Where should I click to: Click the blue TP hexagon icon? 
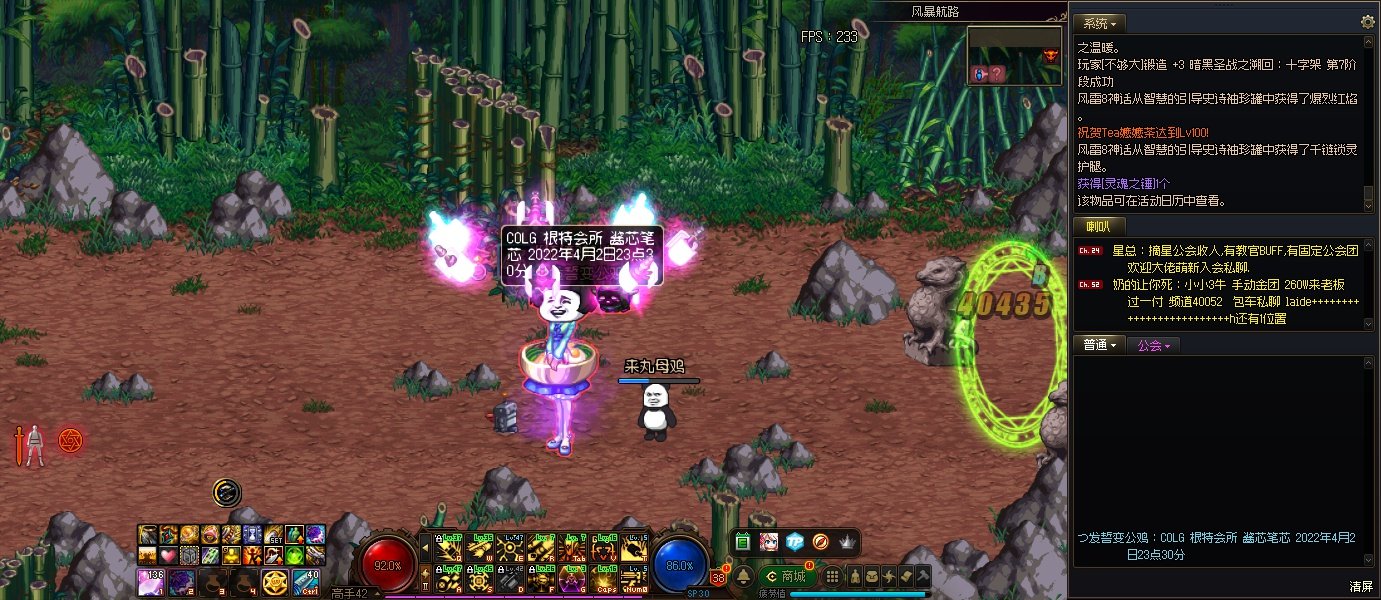pyautogui.click(x=794, y=541)
